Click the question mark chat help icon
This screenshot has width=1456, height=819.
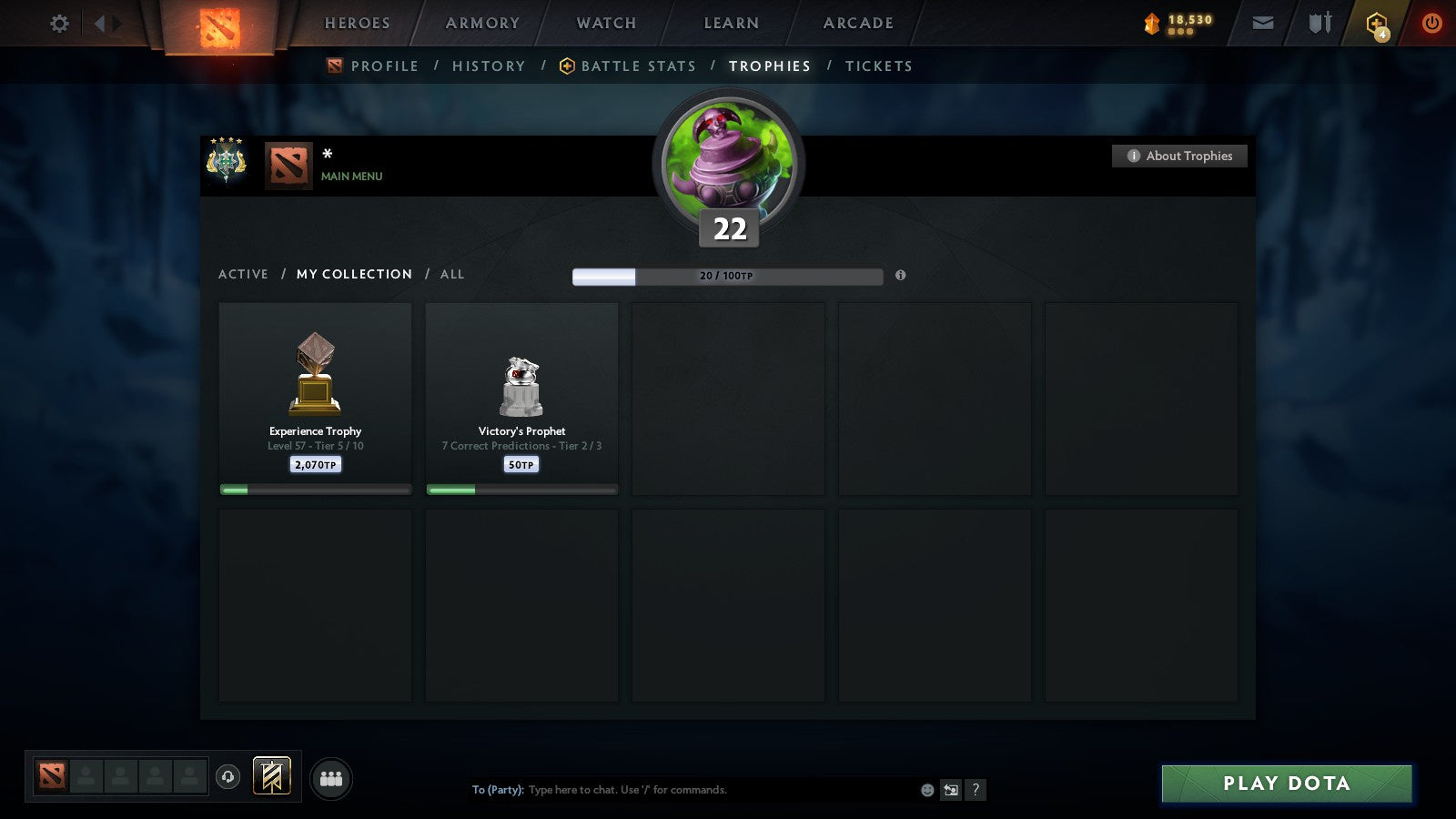(976, 790)
